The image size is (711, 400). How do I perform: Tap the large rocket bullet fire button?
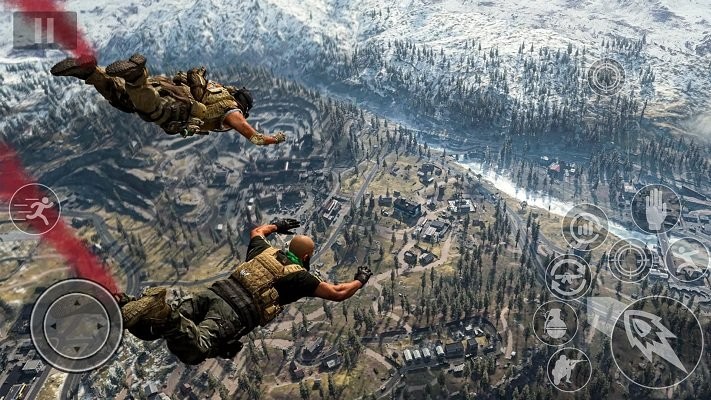[x=657, y=341]
